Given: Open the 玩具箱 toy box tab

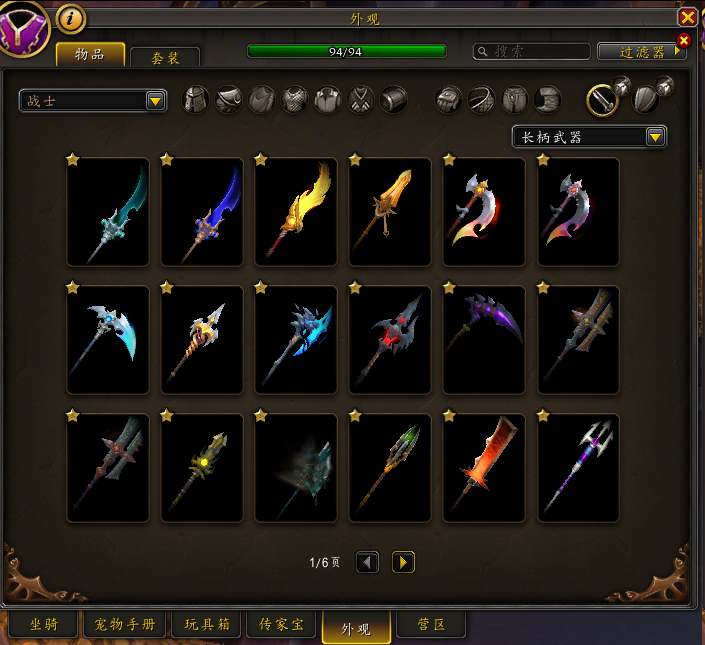Looking at the screenshot, I should coord(206,626).
